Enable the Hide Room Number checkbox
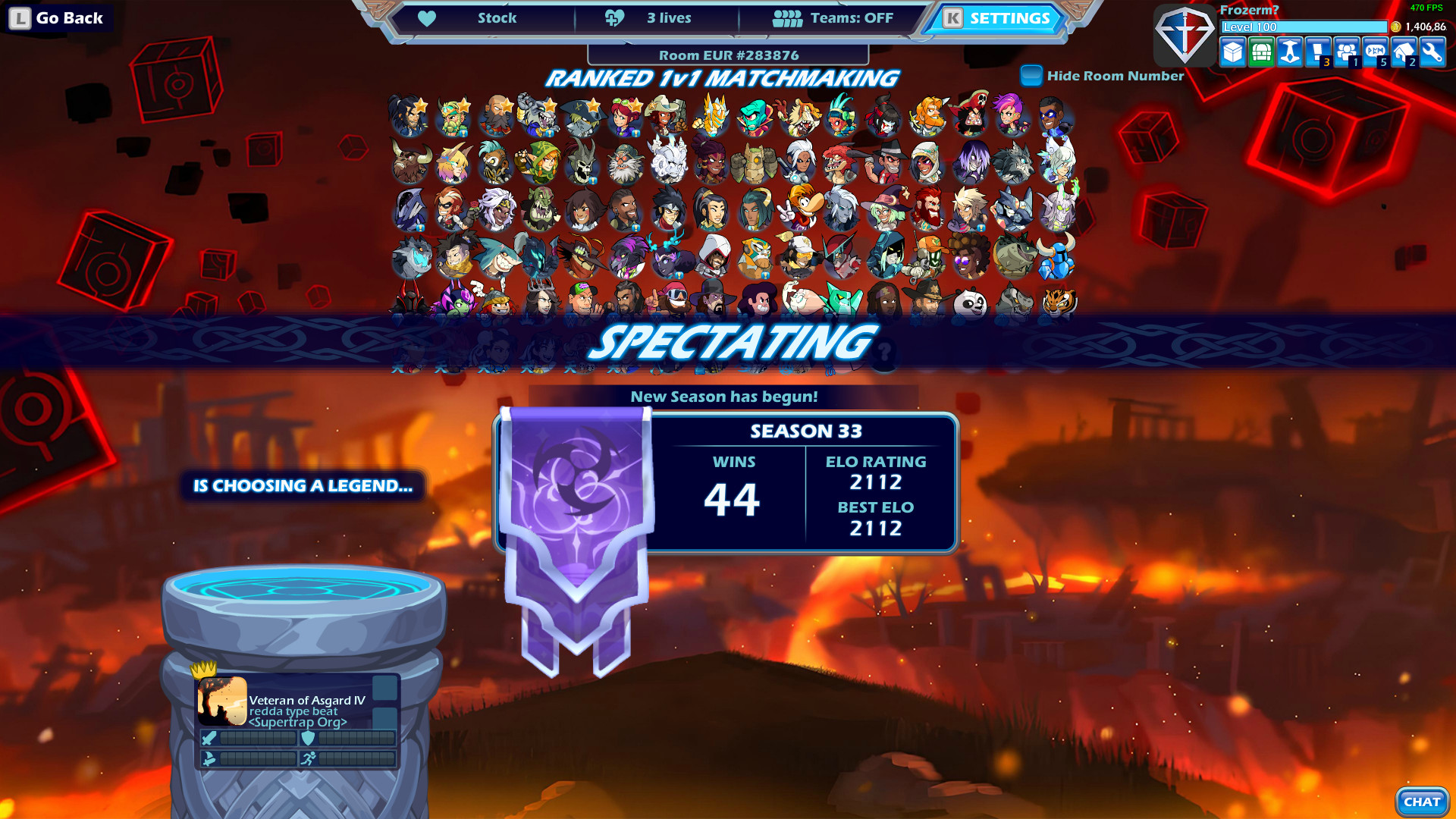The height and width of the screenshot is (819, 1456). tap(1031, 76)
